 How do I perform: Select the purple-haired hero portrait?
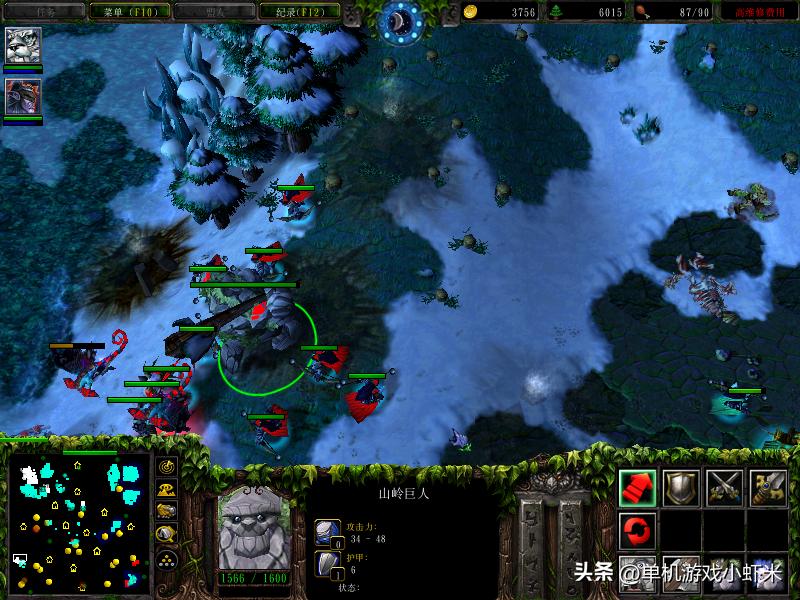tap(23, 96)
